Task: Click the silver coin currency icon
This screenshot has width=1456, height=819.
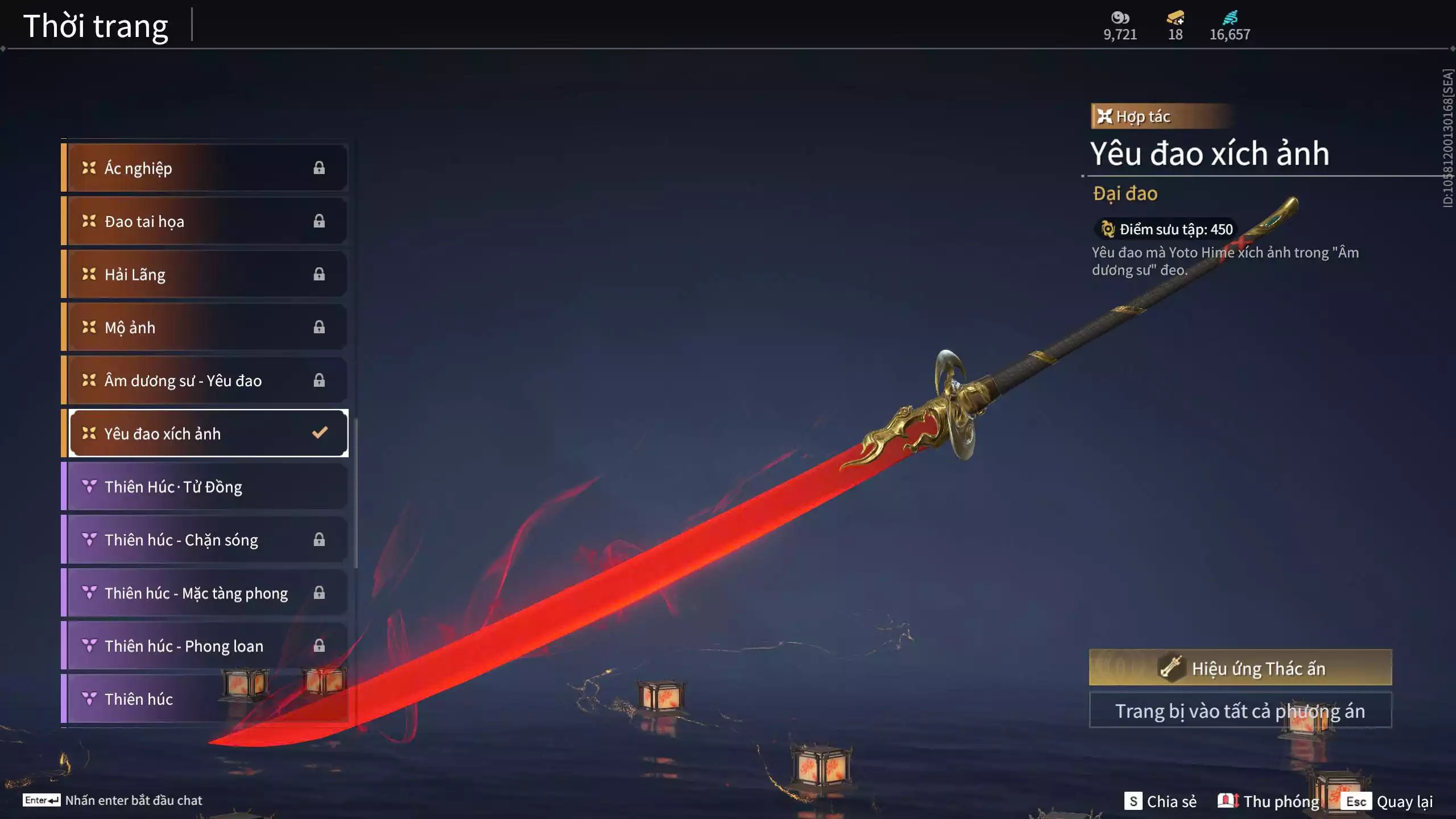Action: (1120, 18)
